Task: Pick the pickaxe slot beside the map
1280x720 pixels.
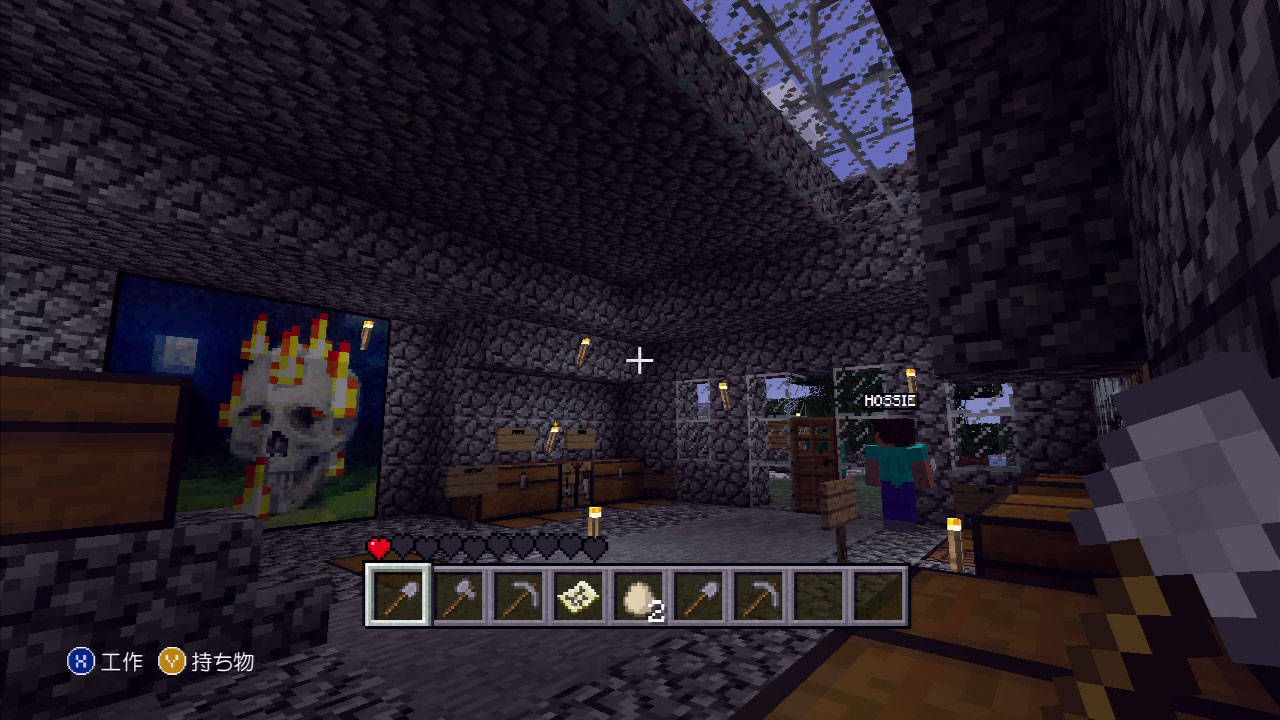Action: [x=518, y=596]
